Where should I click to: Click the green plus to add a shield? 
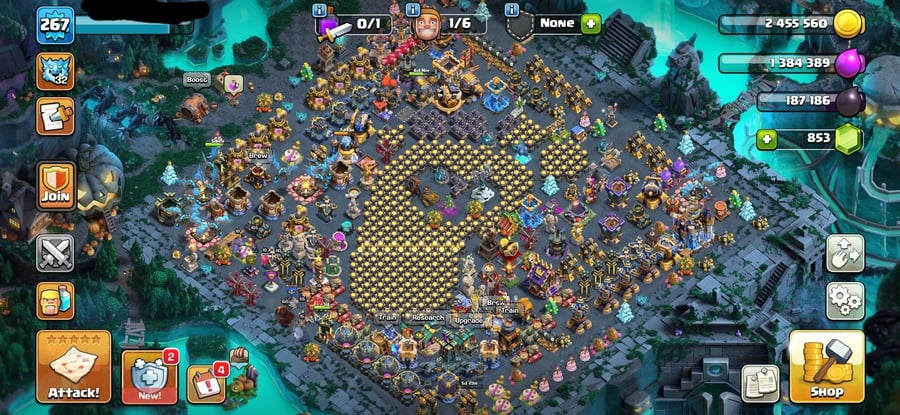(x=591, y=22)
